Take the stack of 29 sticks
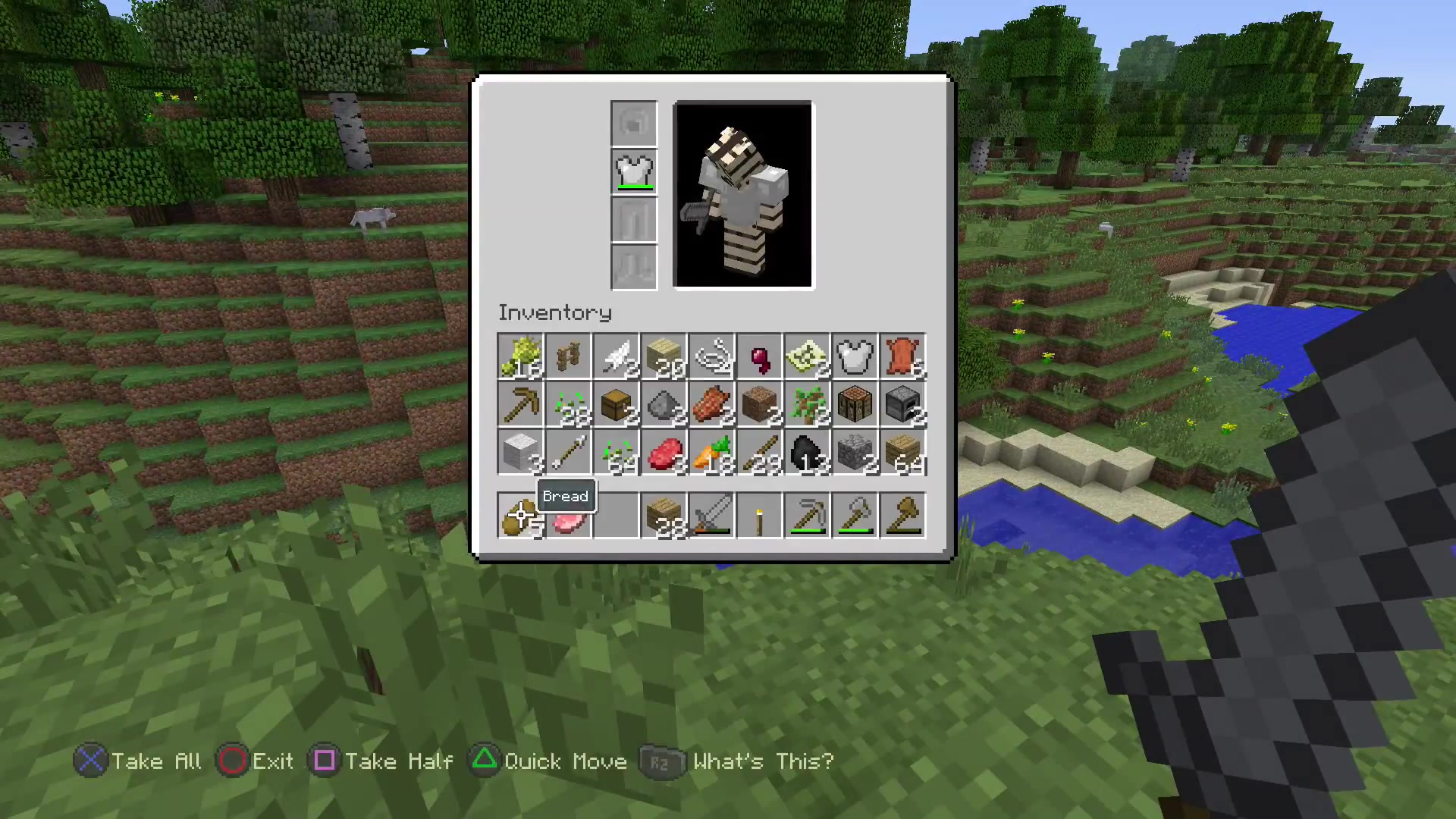The height and width of the screenshot is (819, 1456). (x=759, y=453)
